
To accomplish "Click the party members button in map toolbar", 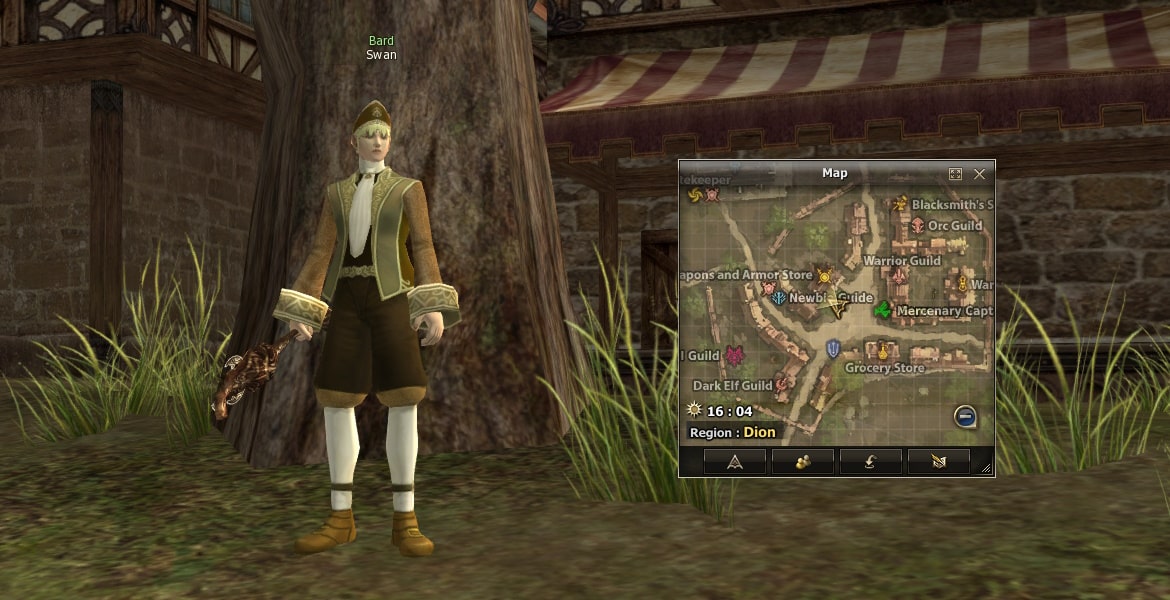I will point(803,461).
